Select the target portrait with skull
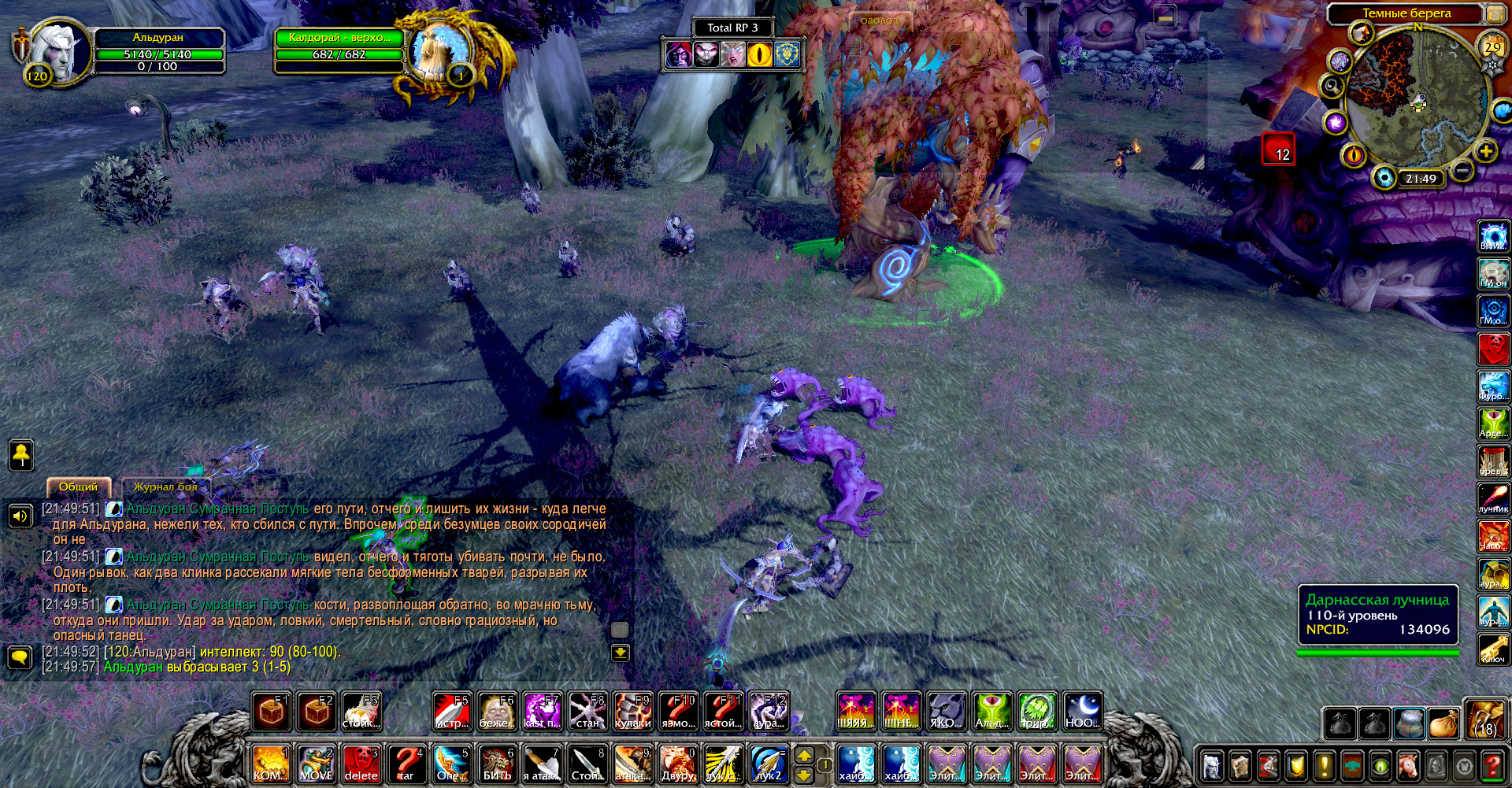 [435, 54]
